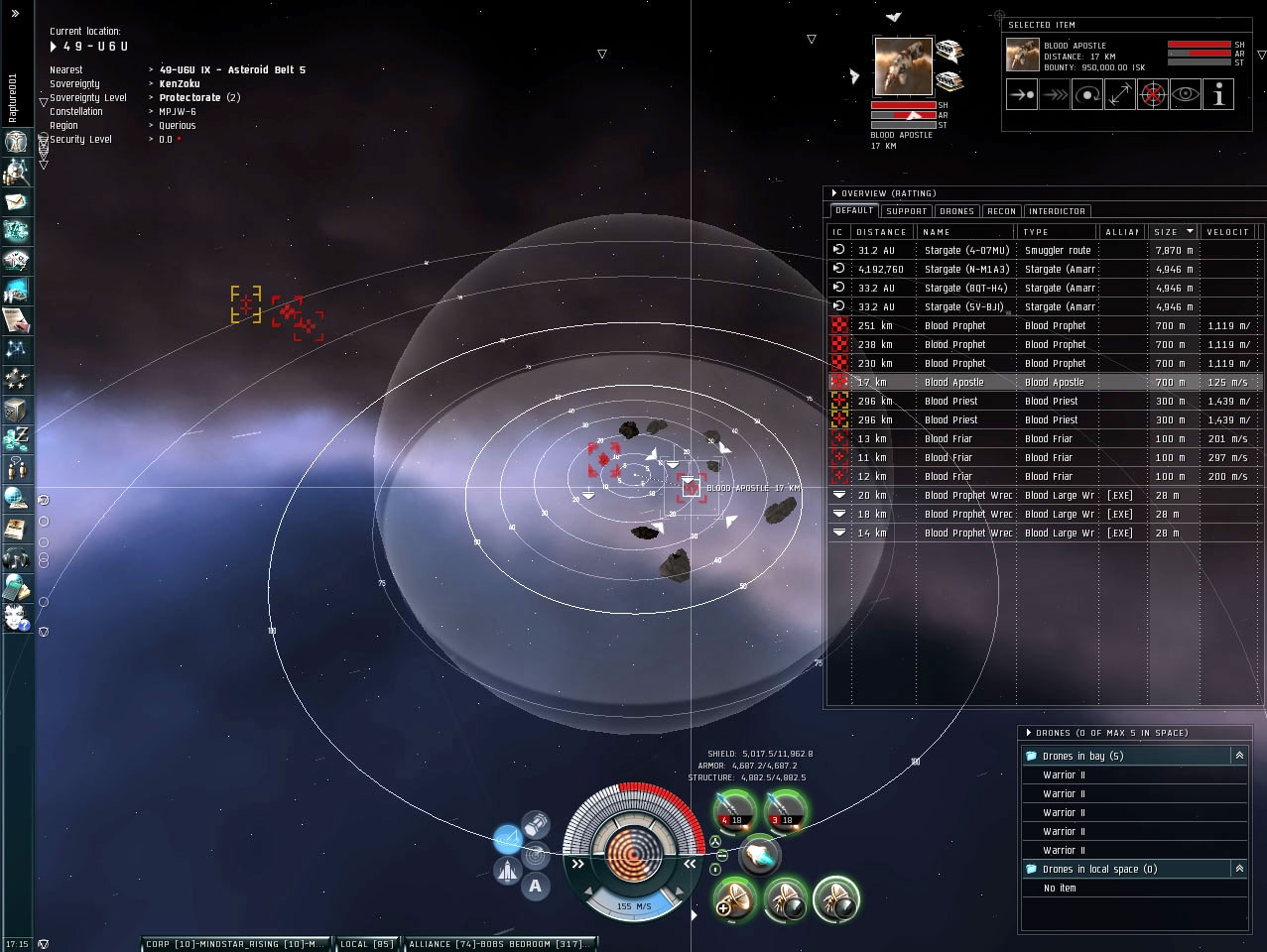Unlock target using the red crosshair button
Viewport: 1267px width, 952px height.
[x=1153, y=95]
